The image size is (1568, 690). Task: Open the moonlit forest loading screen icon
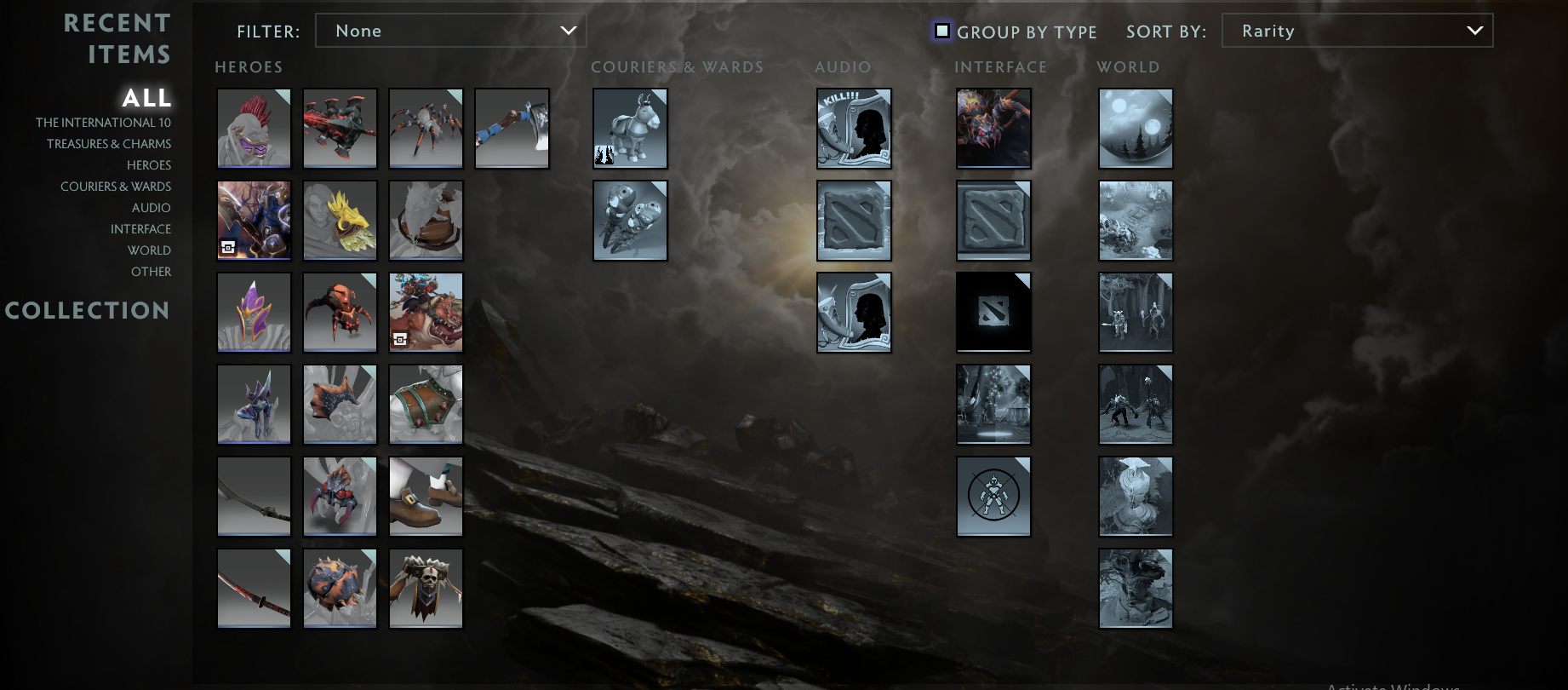pyautogui.click(x=1136, y=128)
